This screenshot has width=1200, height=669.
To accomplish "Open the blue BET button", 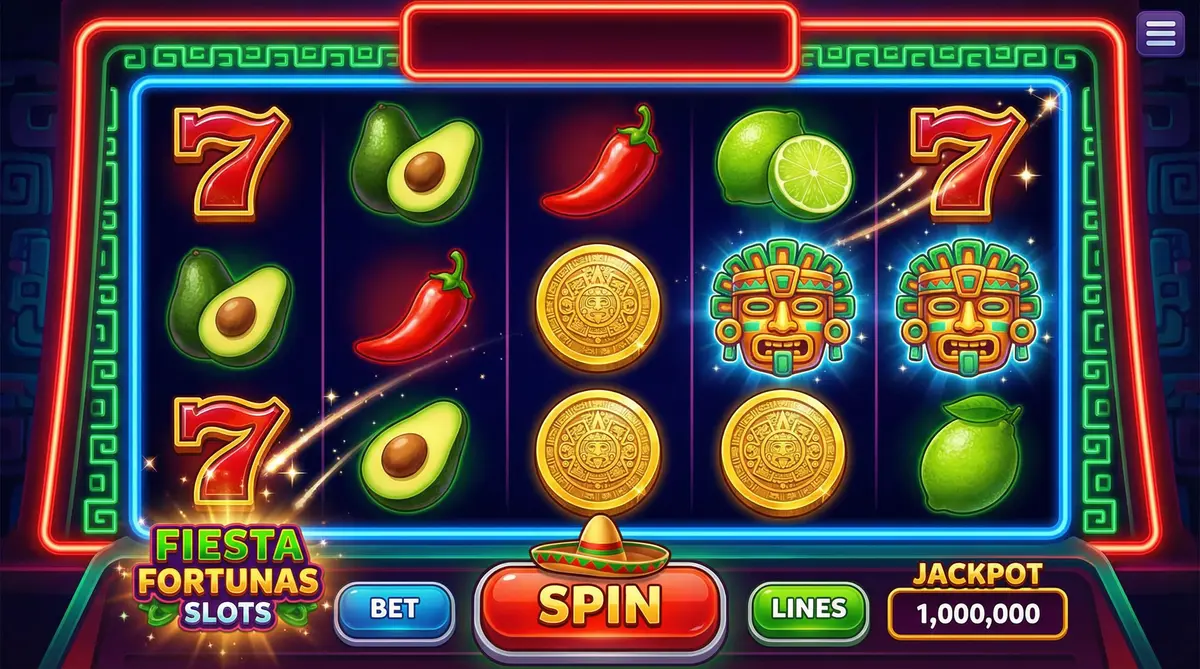I will pos(394,609).
